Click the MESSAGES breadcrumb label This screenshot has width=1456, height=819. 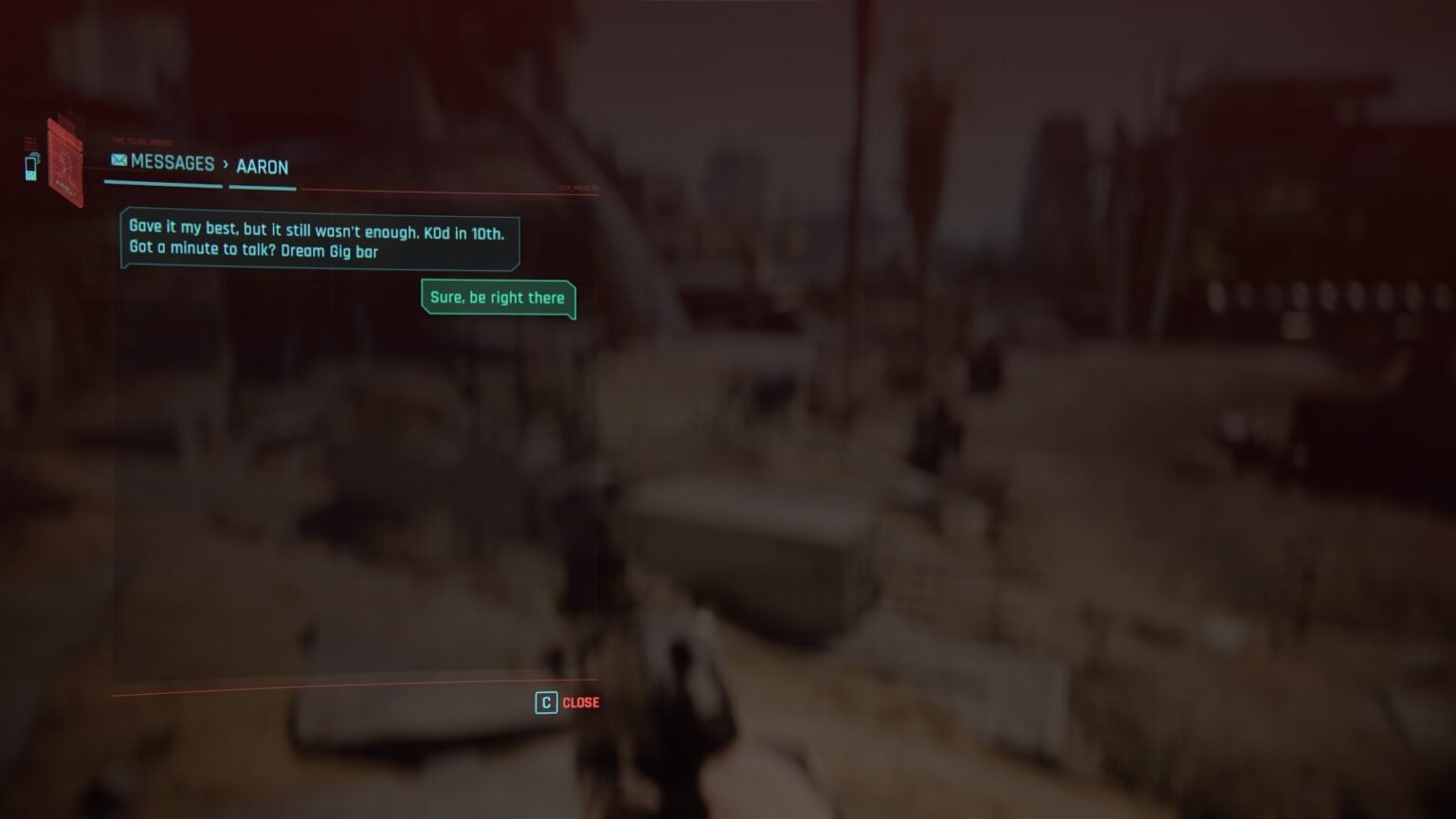173,164
